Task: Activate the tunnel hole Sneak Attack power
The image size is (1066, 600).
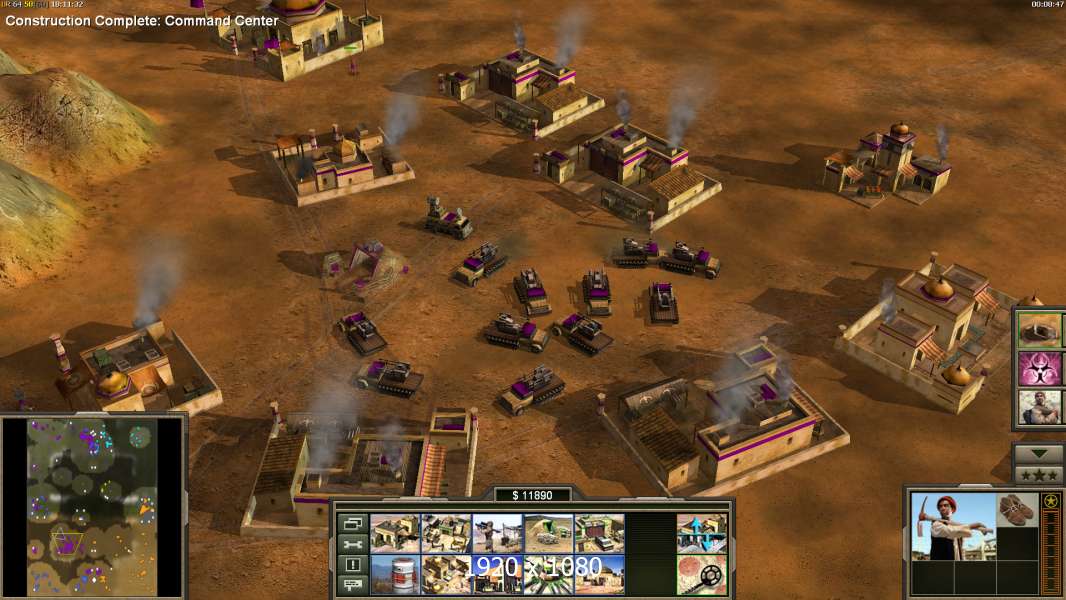Action: click(1040, 329)
